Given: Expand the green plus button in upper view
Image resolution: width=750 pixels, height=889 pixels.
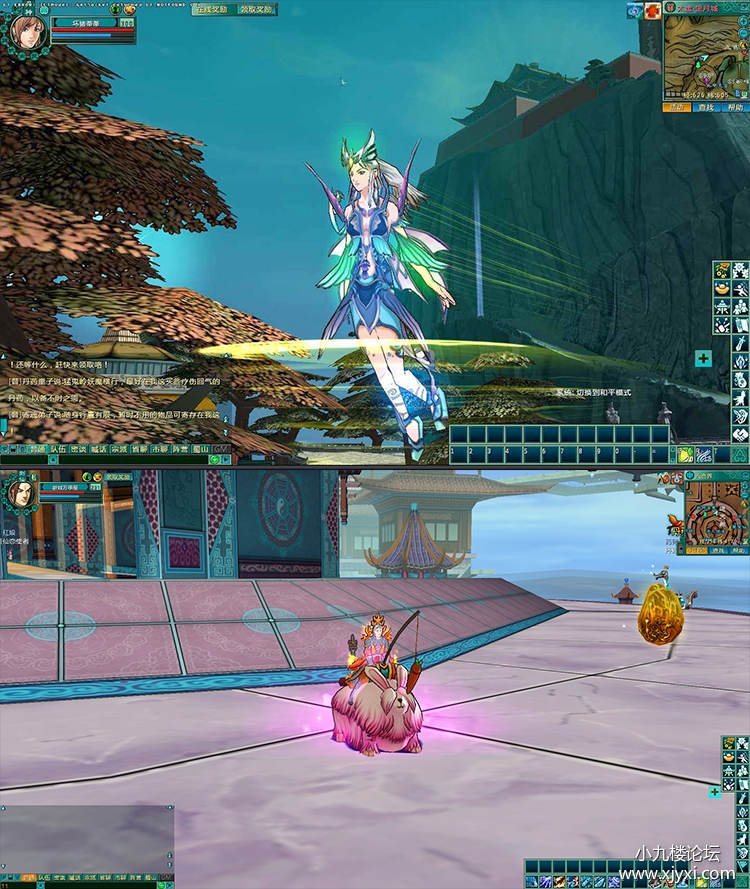Looking at the screenshot, I should pos(704,358).
